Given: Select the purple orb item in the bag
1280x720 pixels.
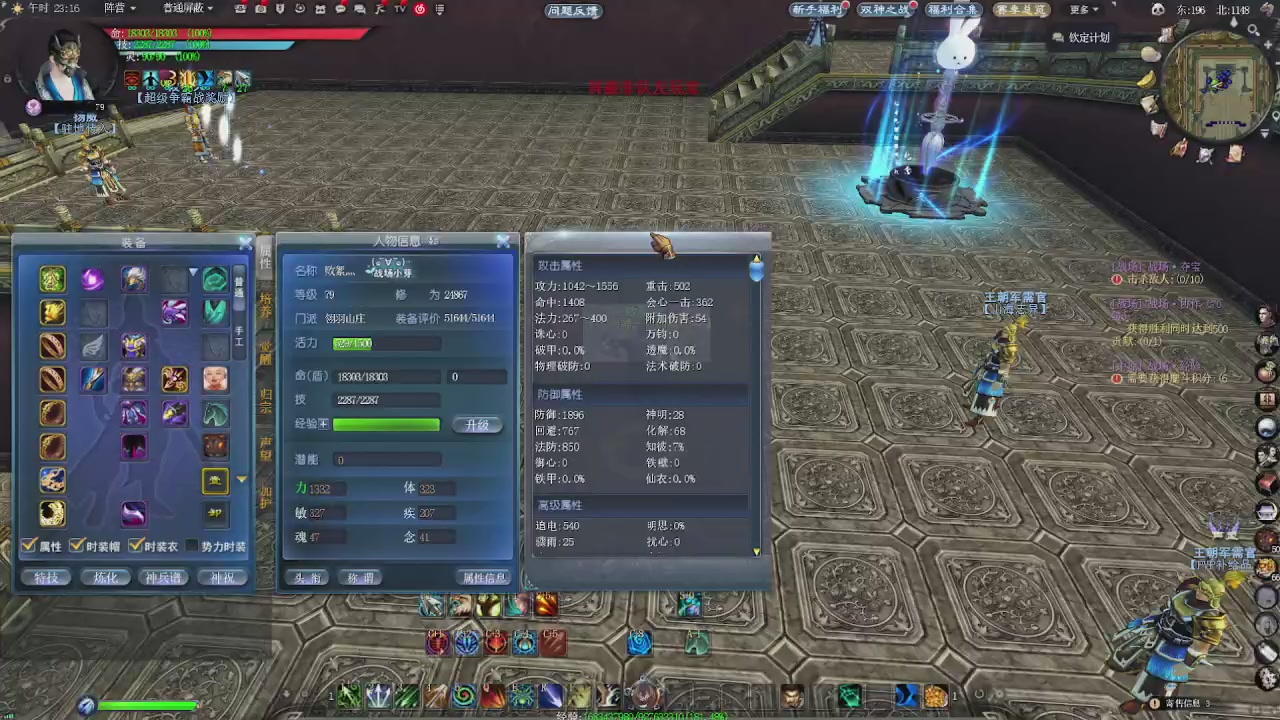Looking at the screenshot, I should click(x=92, y=280).
